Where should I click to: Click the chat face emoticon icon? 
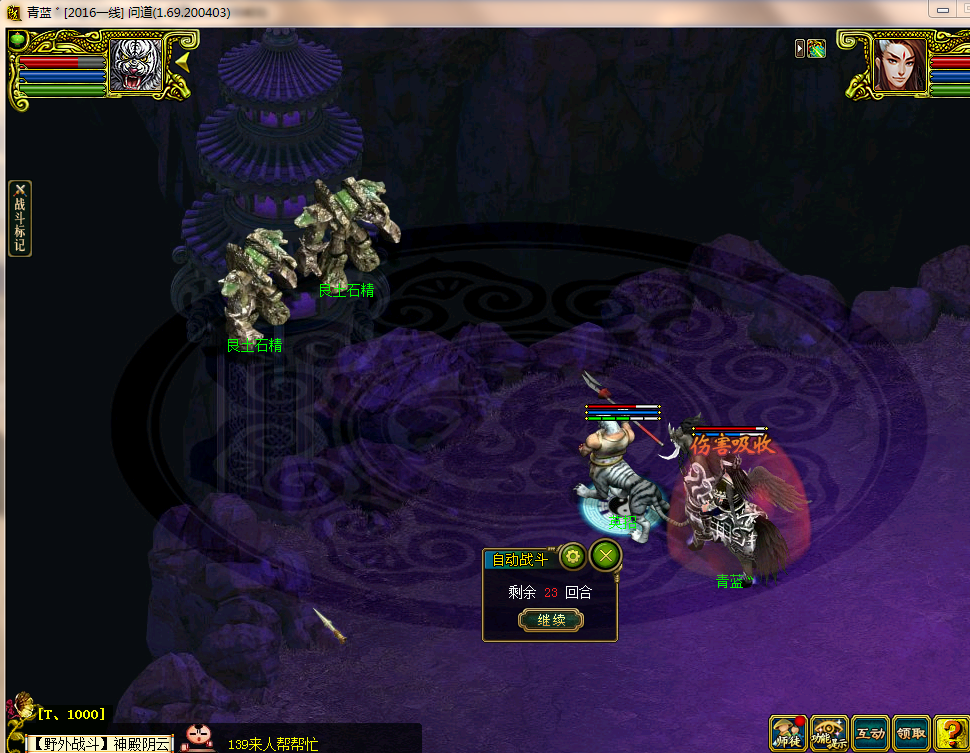tap(199, 738)
